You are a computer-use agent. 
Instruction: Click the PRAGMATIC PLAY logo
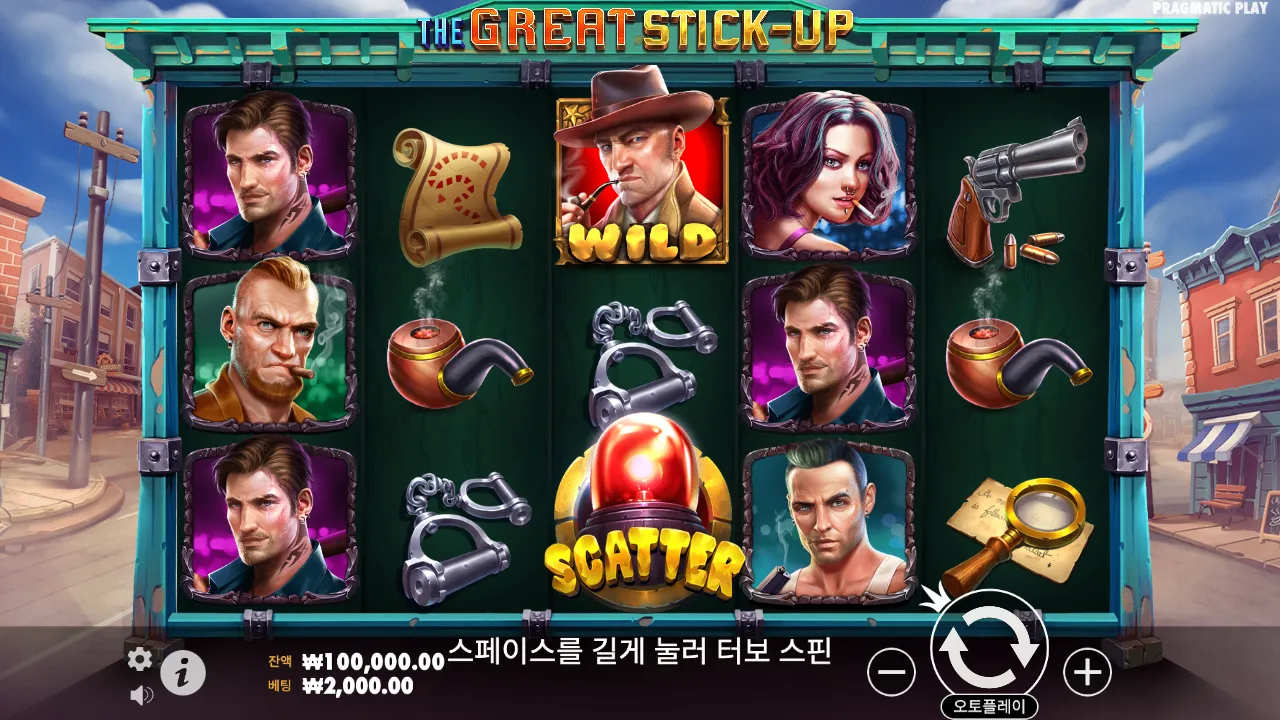[x=1208, y=10]
